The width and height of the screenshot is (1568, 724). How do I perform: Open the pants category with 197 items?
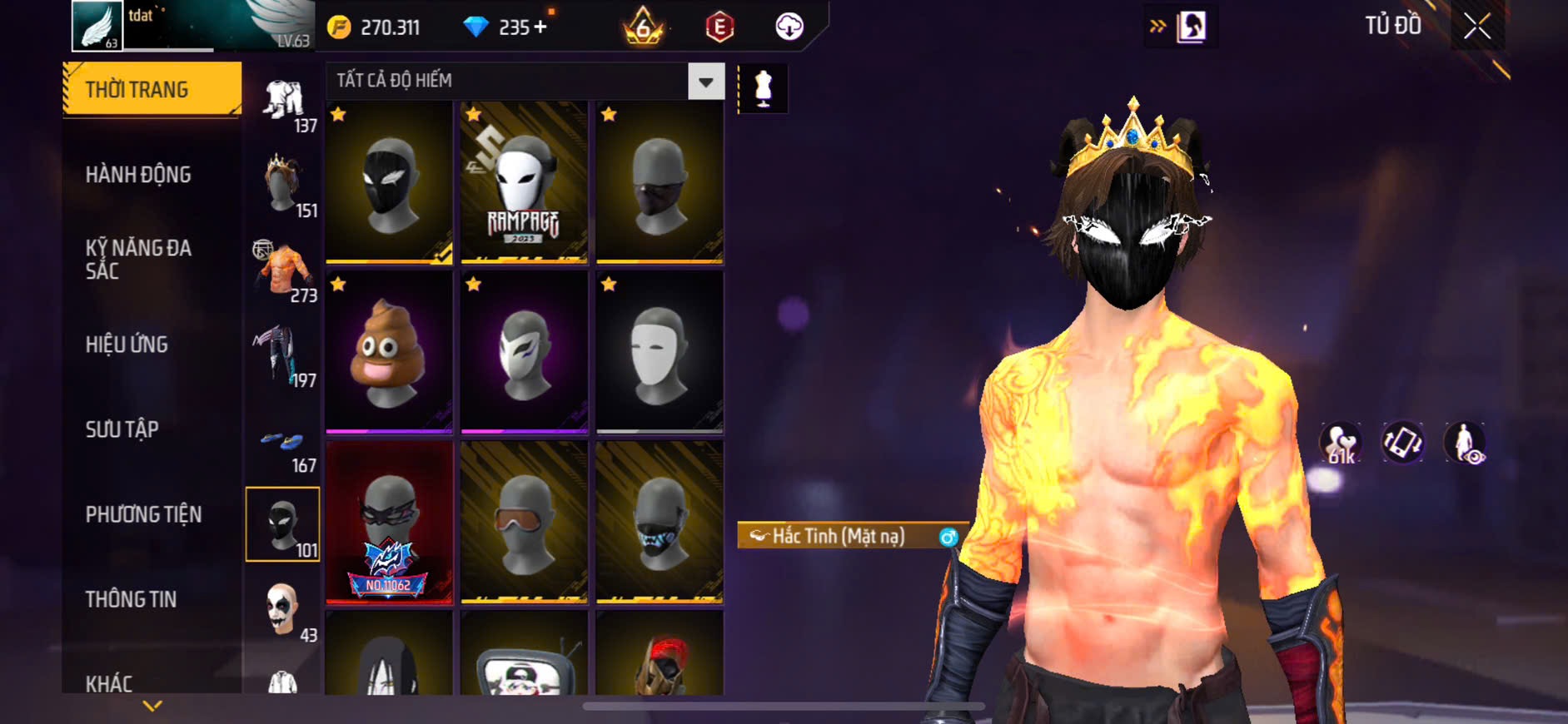click(x=282, y=358)
